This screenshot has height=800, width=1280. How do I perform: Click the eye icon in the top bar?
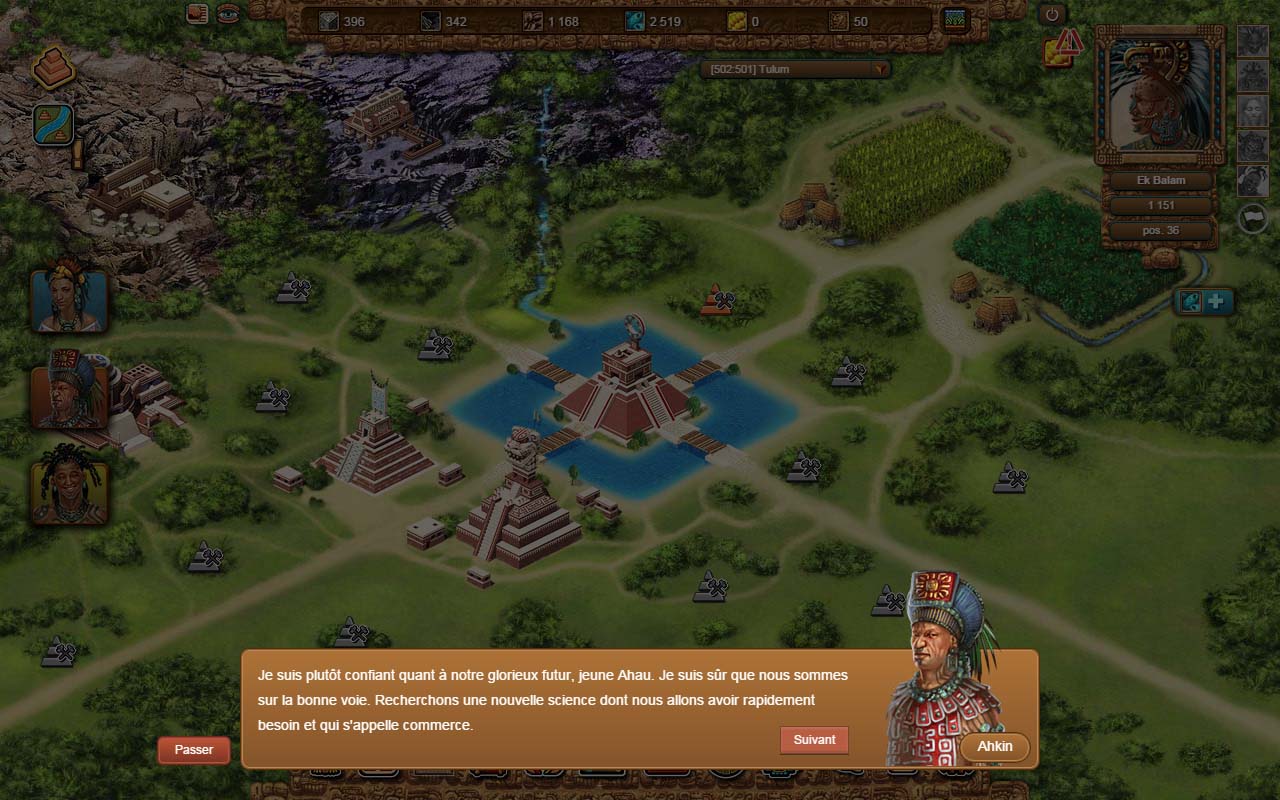pos(229,14)
